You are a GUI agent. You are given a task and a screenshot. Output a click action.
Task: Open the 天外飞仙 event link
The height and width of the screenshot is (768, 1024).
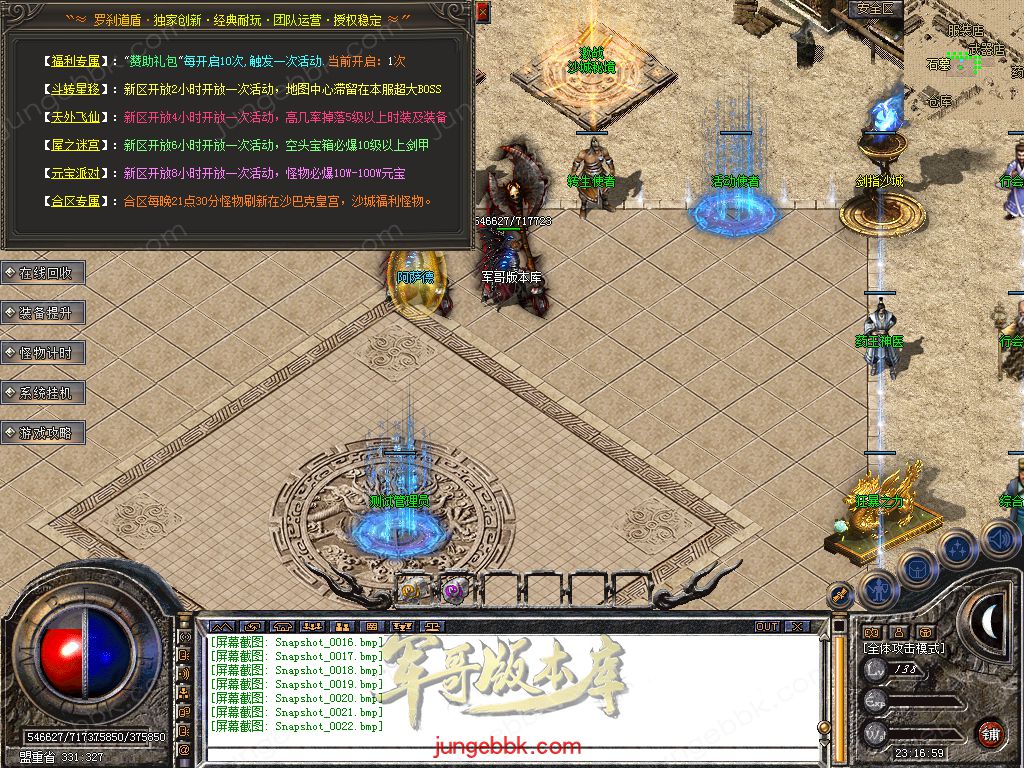coord(75,117)
